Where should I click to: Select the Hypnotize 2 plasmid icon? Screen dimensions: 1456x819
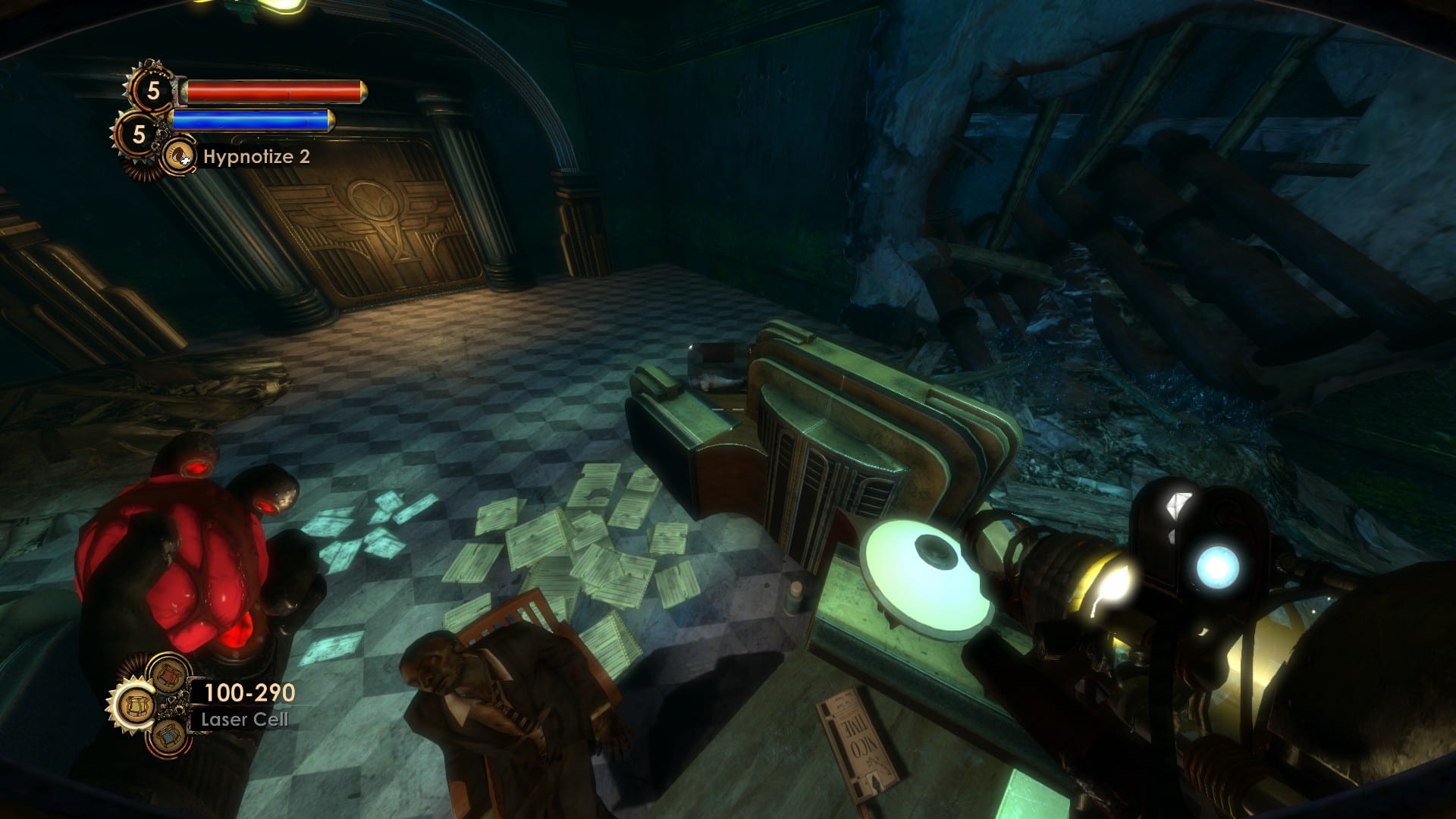click(x=179, y=156)
